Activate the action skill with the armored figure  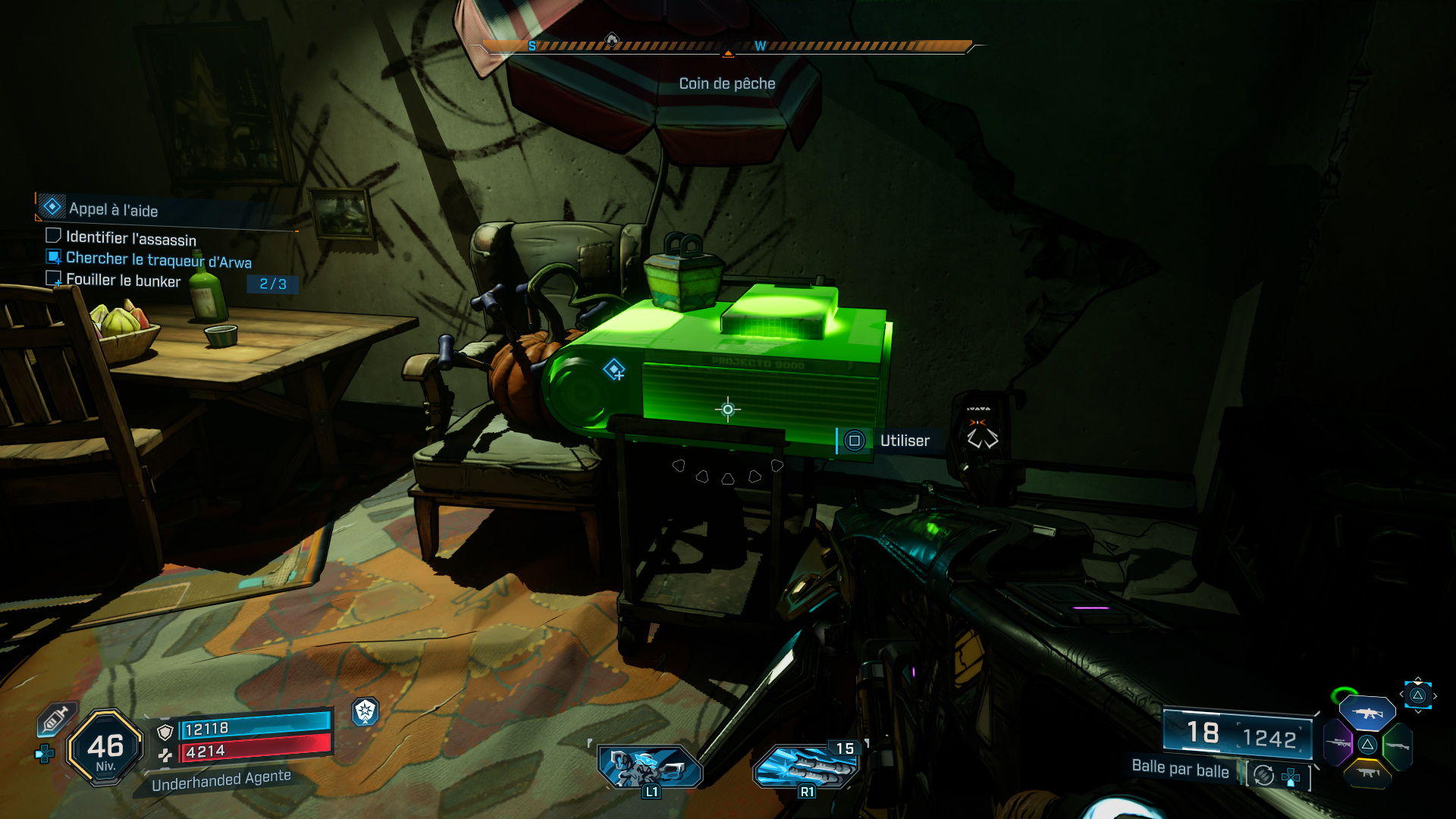(650, 766)
